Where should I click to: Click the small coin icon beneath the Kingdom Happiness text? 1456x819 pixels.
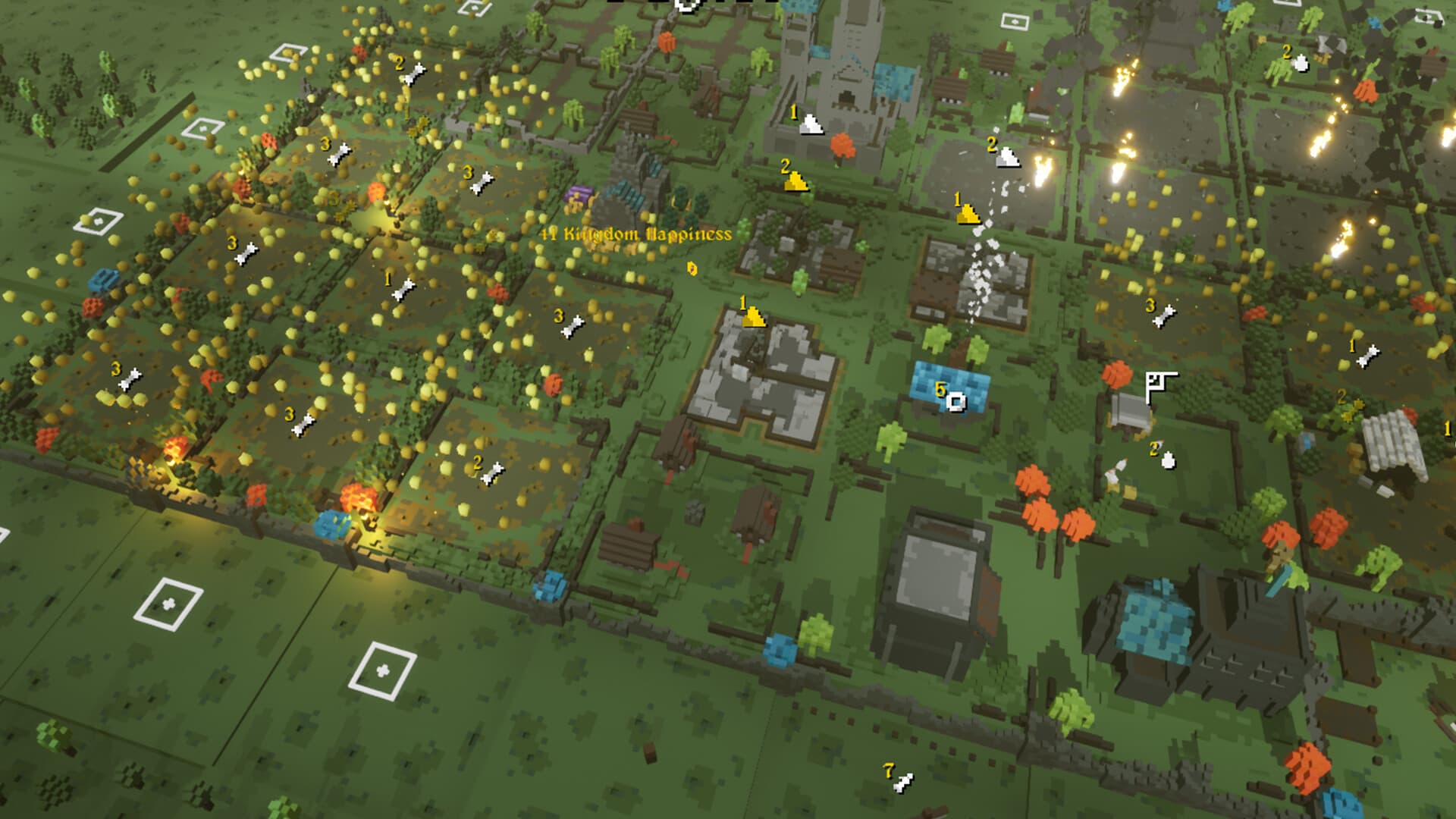[694, 269]
